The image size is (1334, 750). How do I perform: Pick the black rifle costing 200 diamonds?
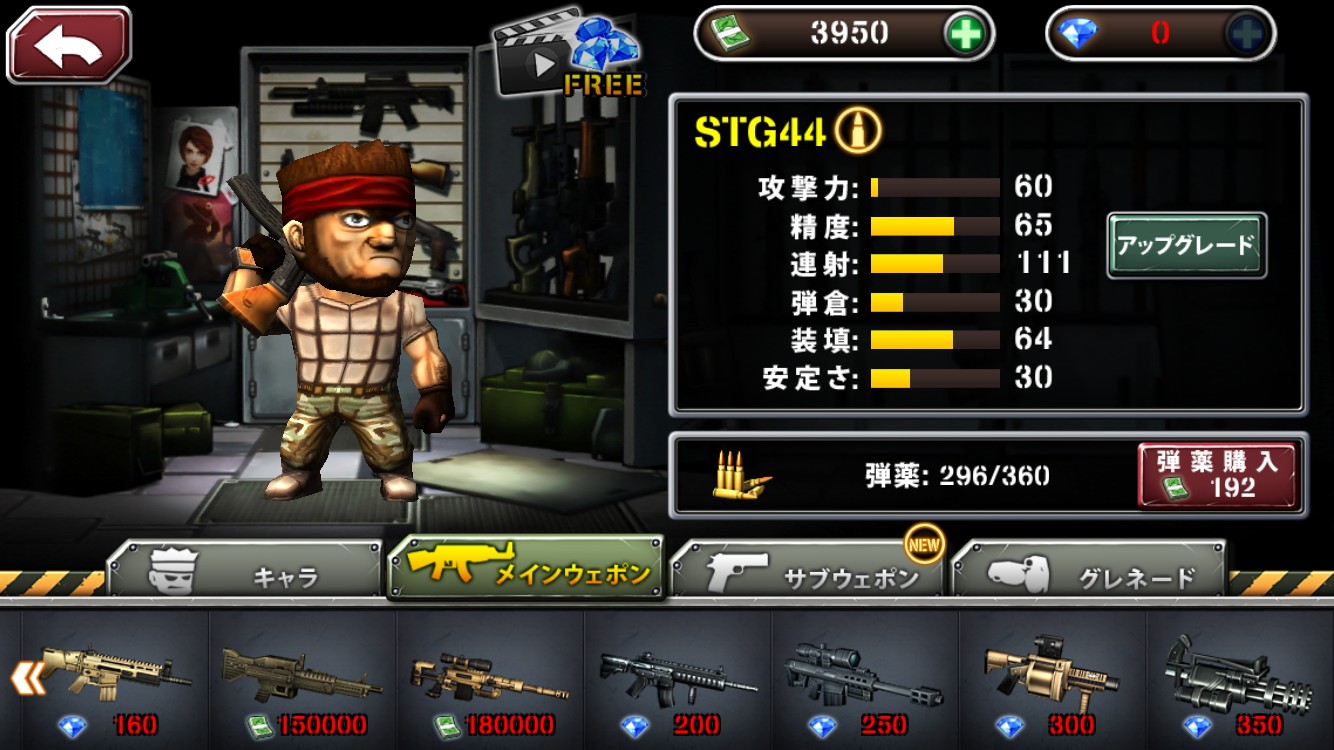click(677, 680)
